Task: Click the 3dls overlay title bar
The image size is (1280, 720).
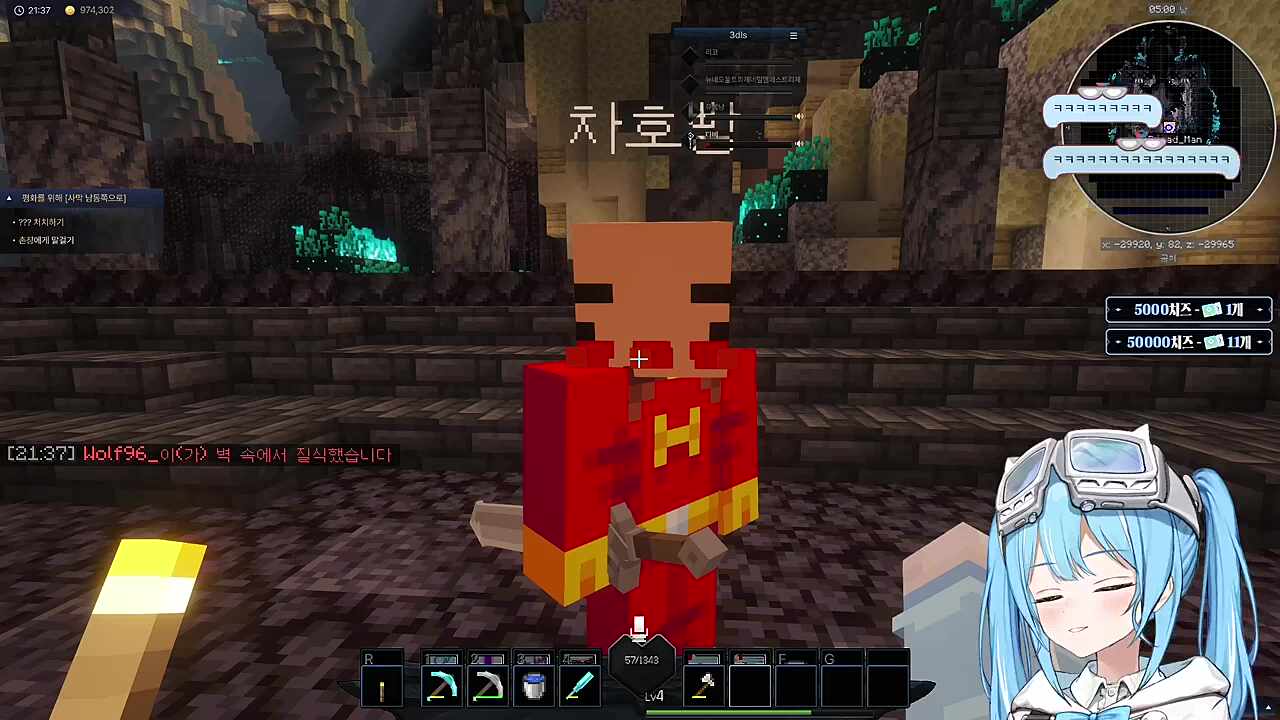Action: [x=738, y=34]
